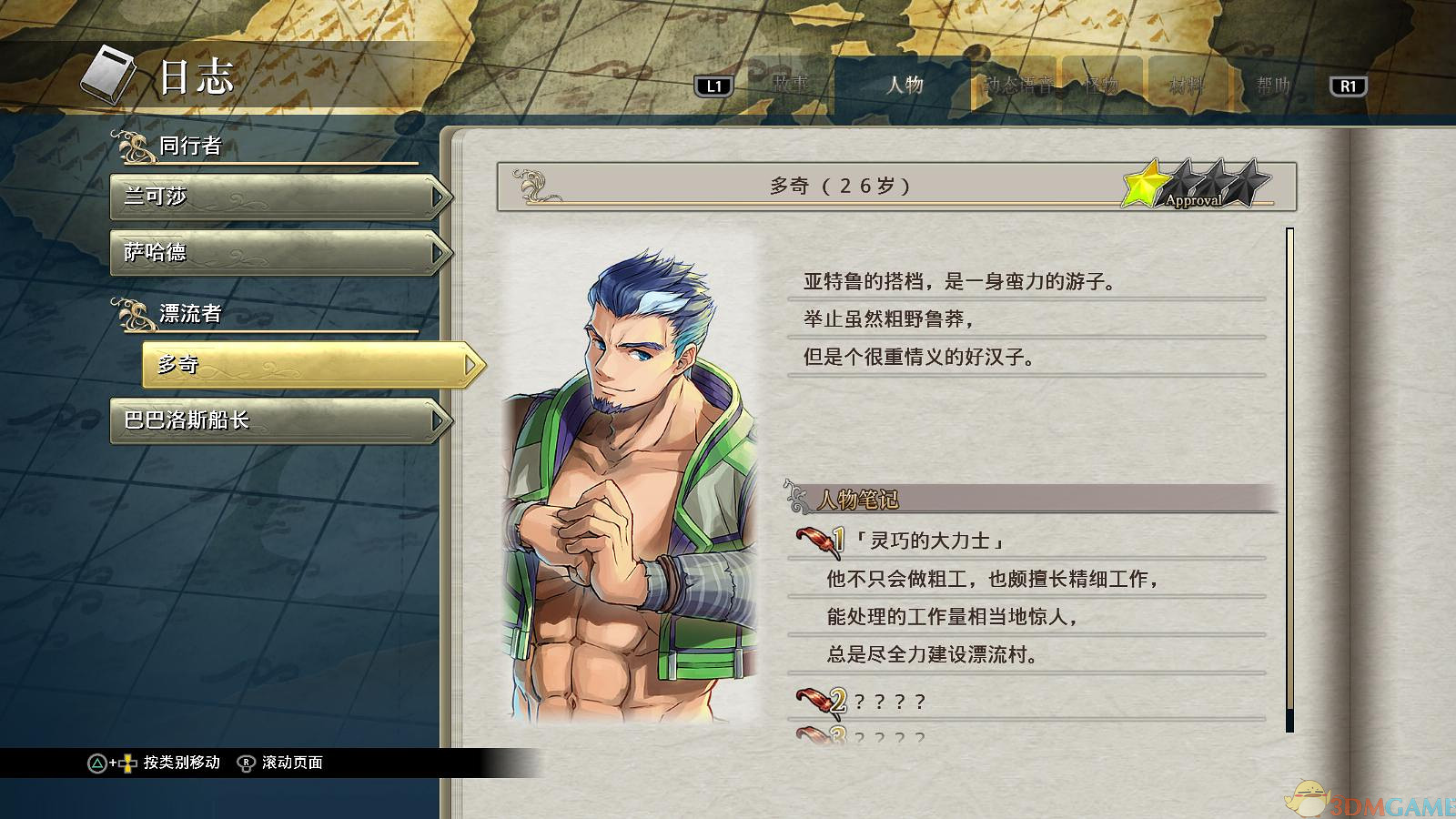Switch to the 怪物 tab
The width and height of the screenshot is (1456, 819).
pyautogui.click(x=1101, y=85)
